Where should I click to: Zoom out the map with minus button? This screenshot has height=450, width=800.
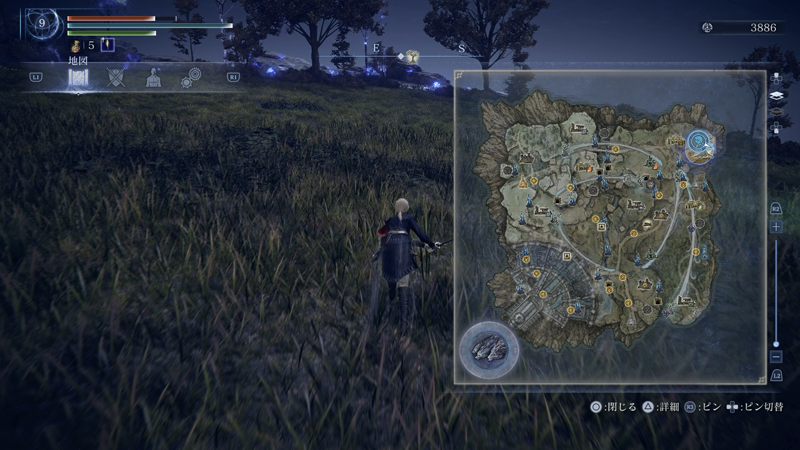[777, 357]
